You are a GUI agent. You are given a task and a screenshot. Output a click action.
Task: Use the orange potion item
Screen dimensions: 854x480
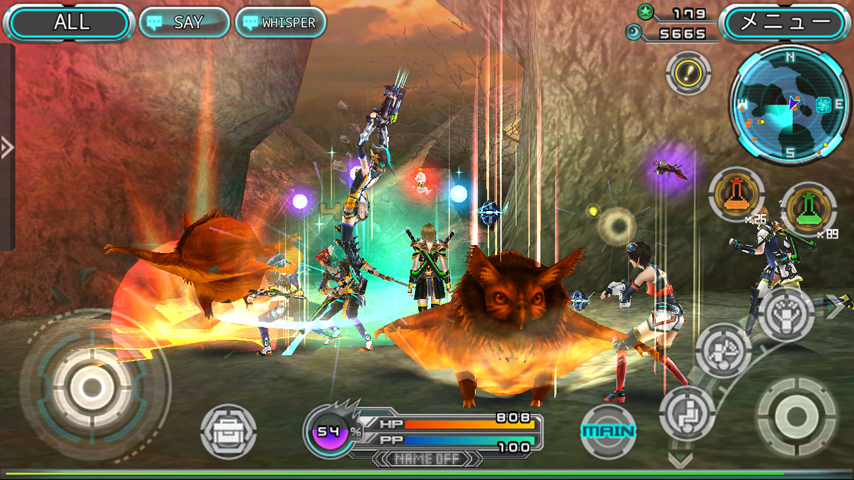click(736, 195)
